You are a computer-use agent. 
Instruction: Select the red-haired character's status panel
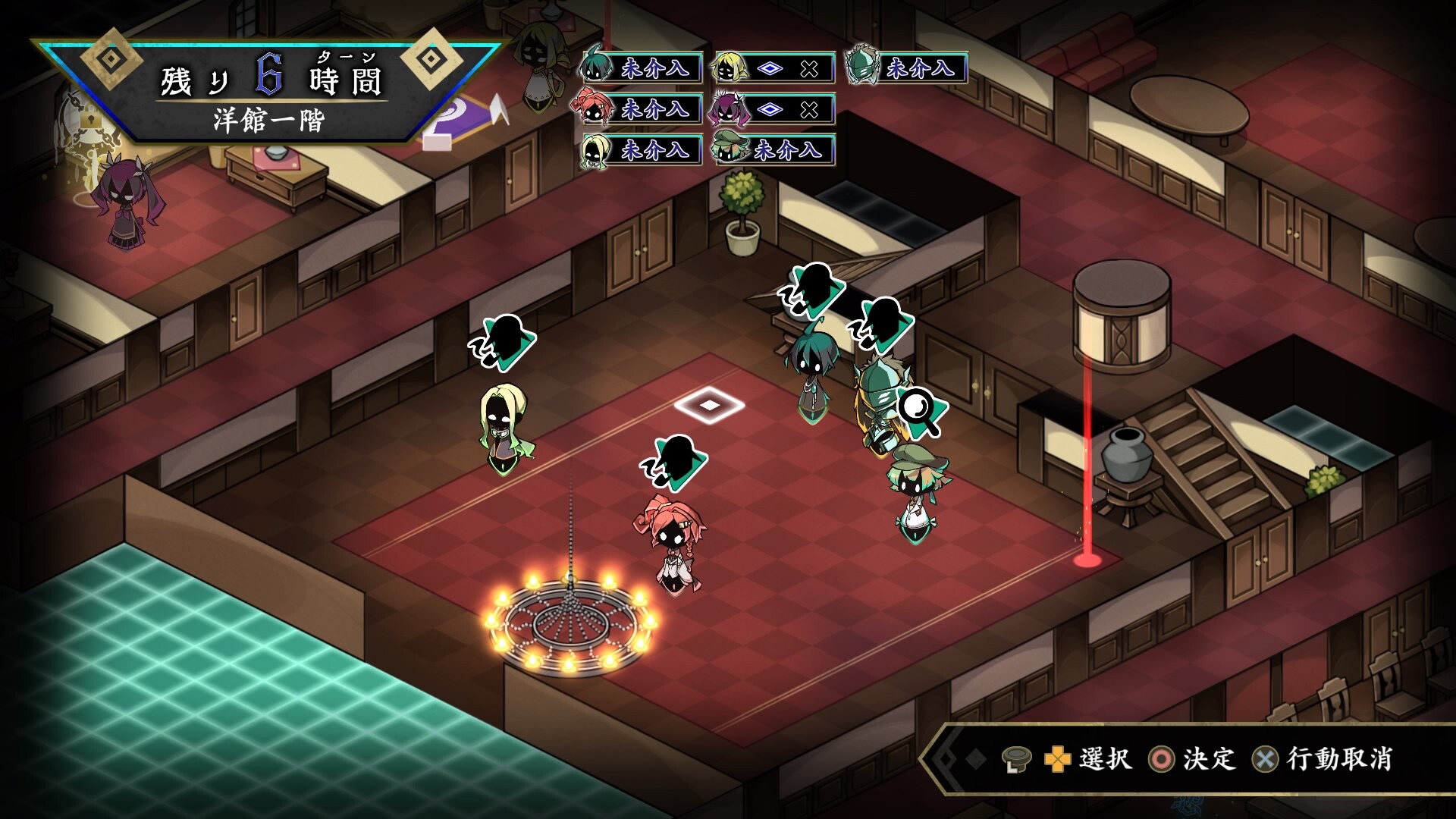pyautogui.click(x=642, y=109)
